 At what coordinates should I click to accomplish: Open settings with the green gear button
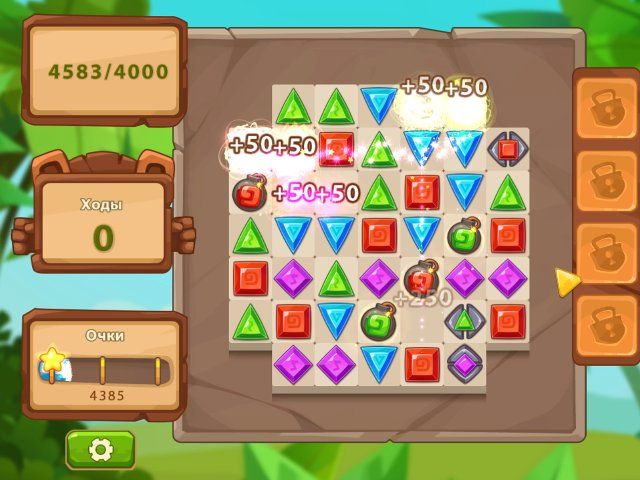(100, 450)
